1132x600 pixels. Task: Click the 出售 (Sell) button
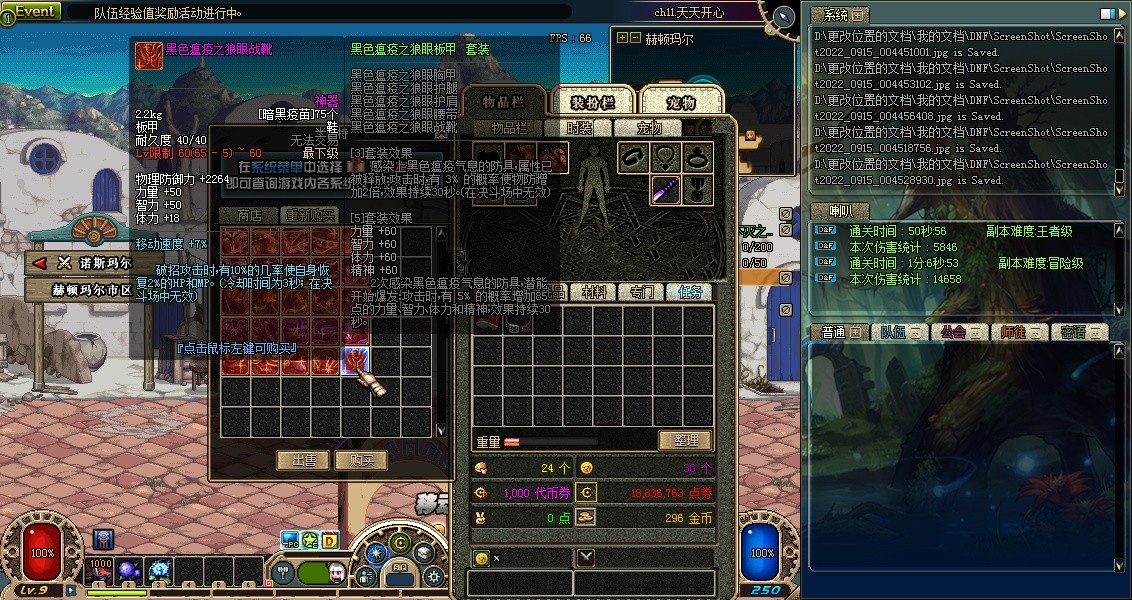303,460
